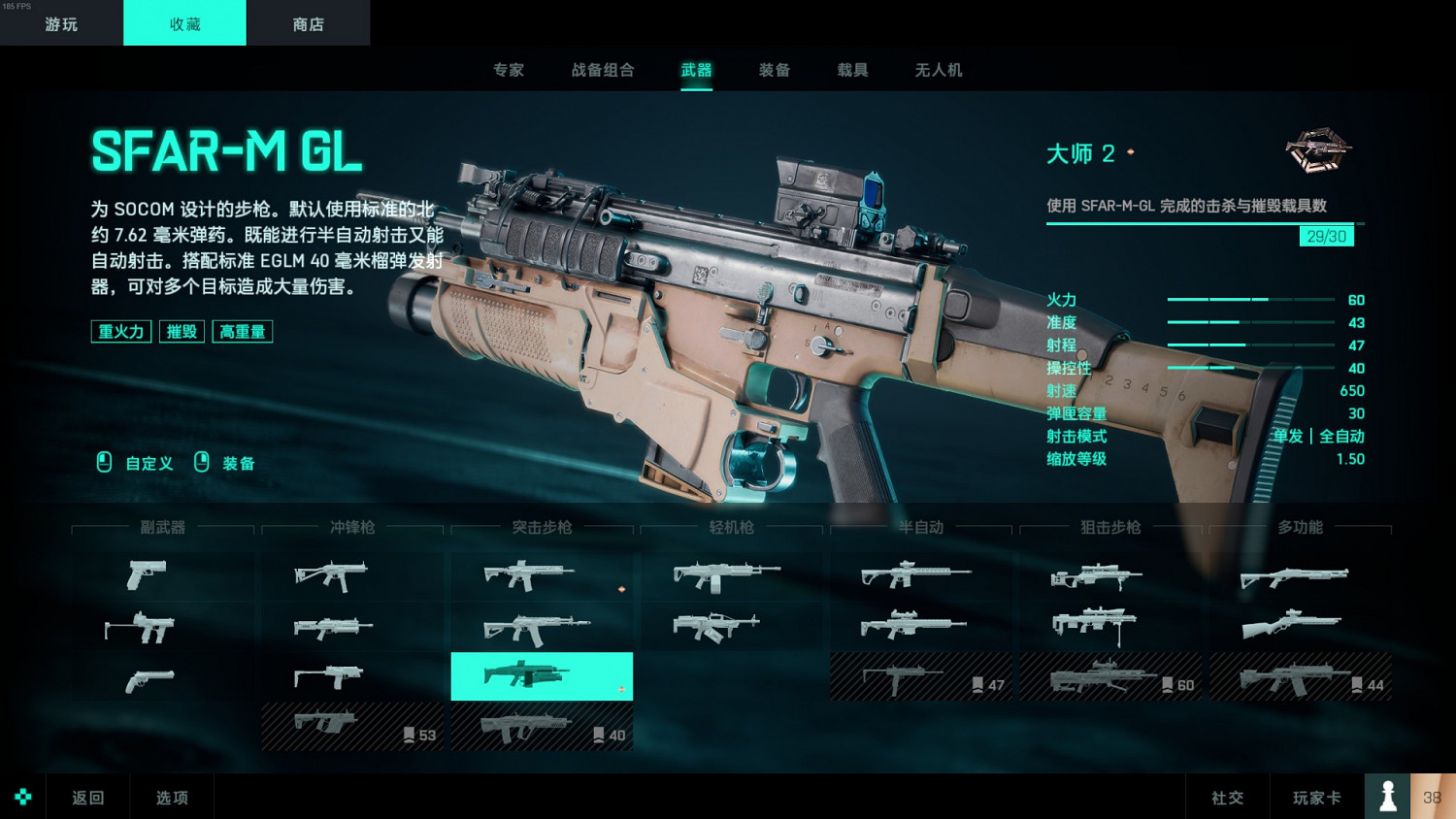Image resolution: width=1456 pixels, height=819 pixels.
Task: Switch to the 商店 tab
Action: click(308, 22)
